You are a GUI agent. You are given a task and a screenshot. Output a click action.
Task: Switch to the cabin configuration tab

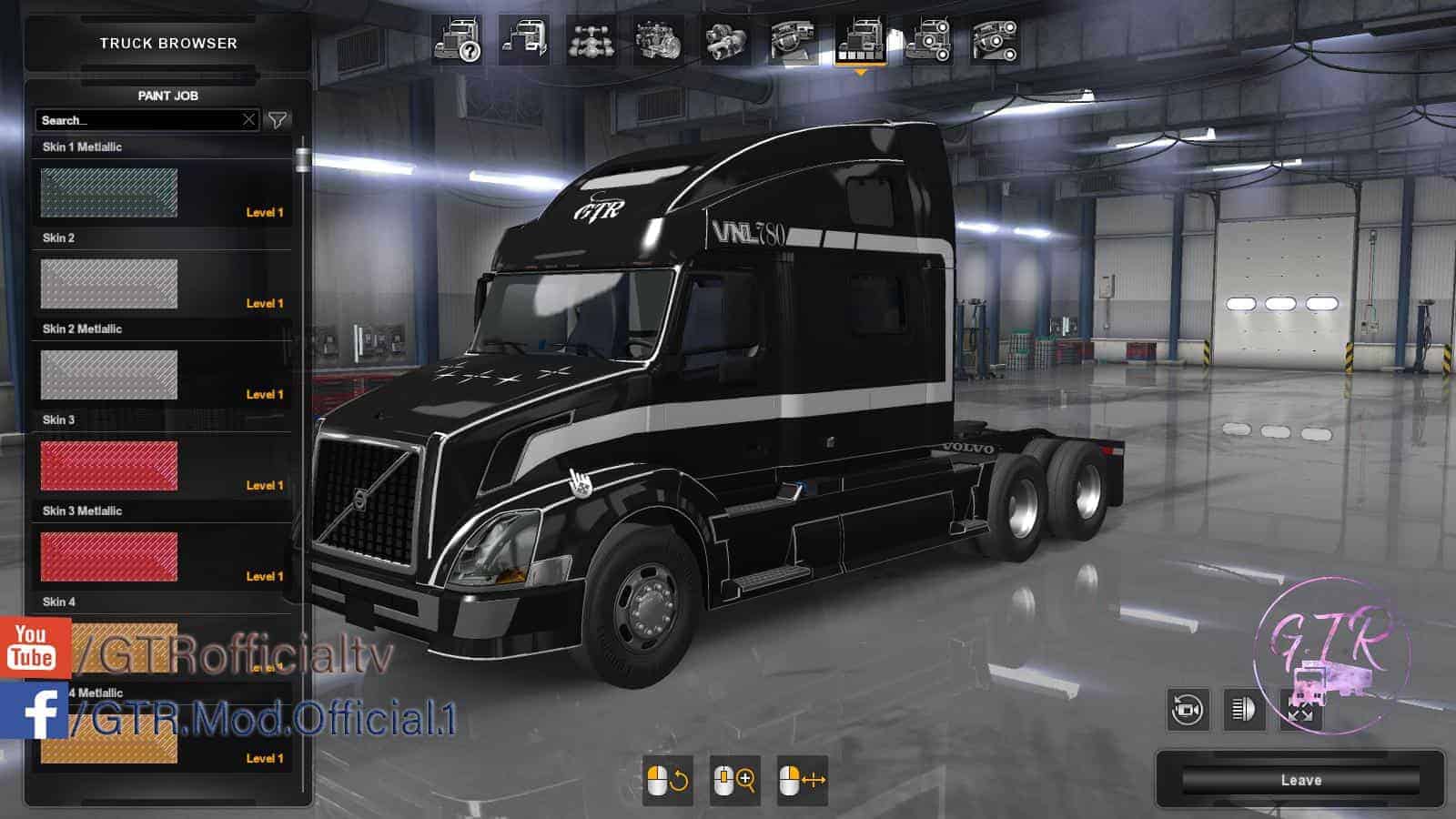(524, 41)
